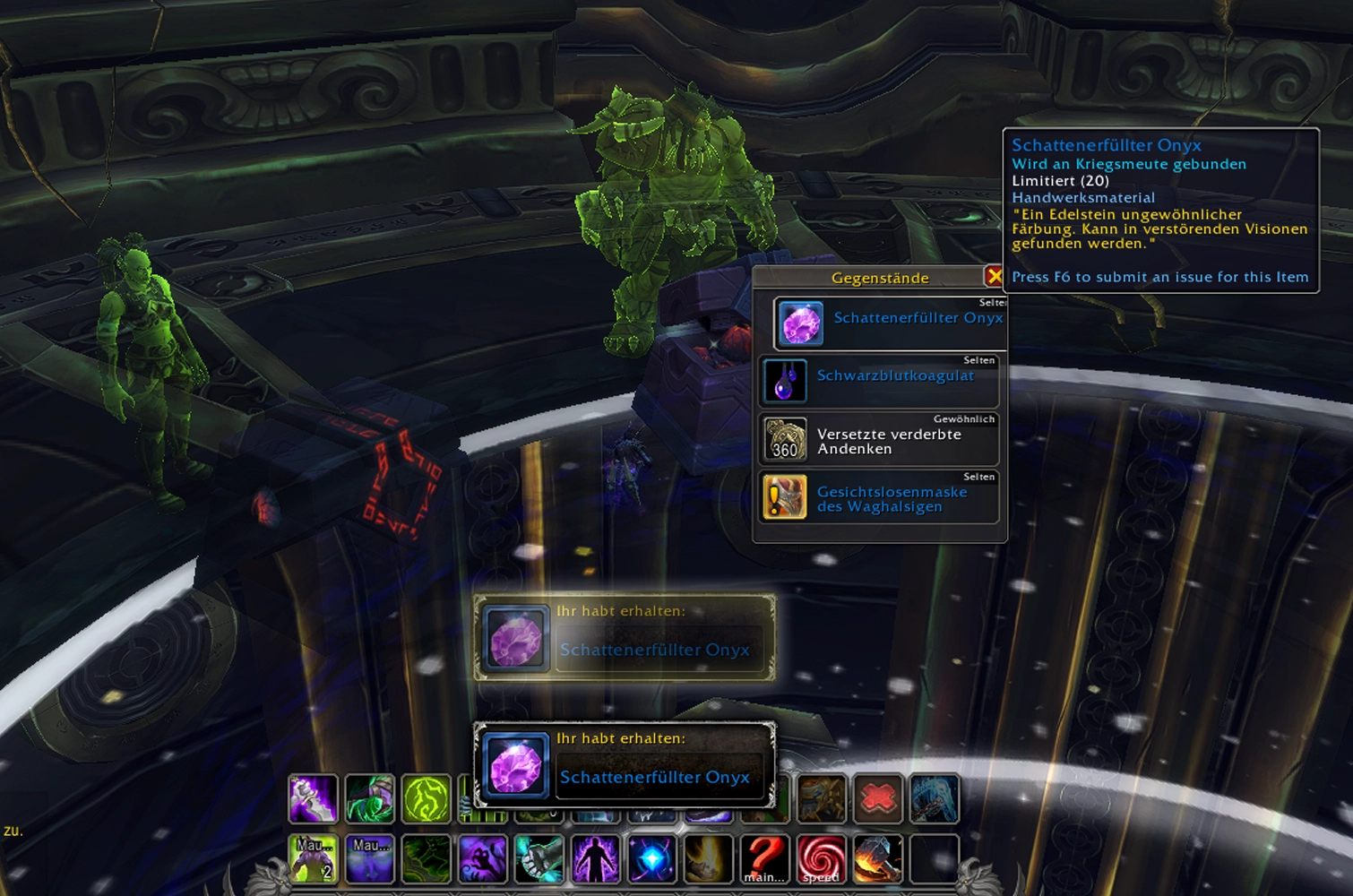This screenshot has height=896, width=1353.
Task: Activate the purple silhouette aura ability
Action: [596, 858]
